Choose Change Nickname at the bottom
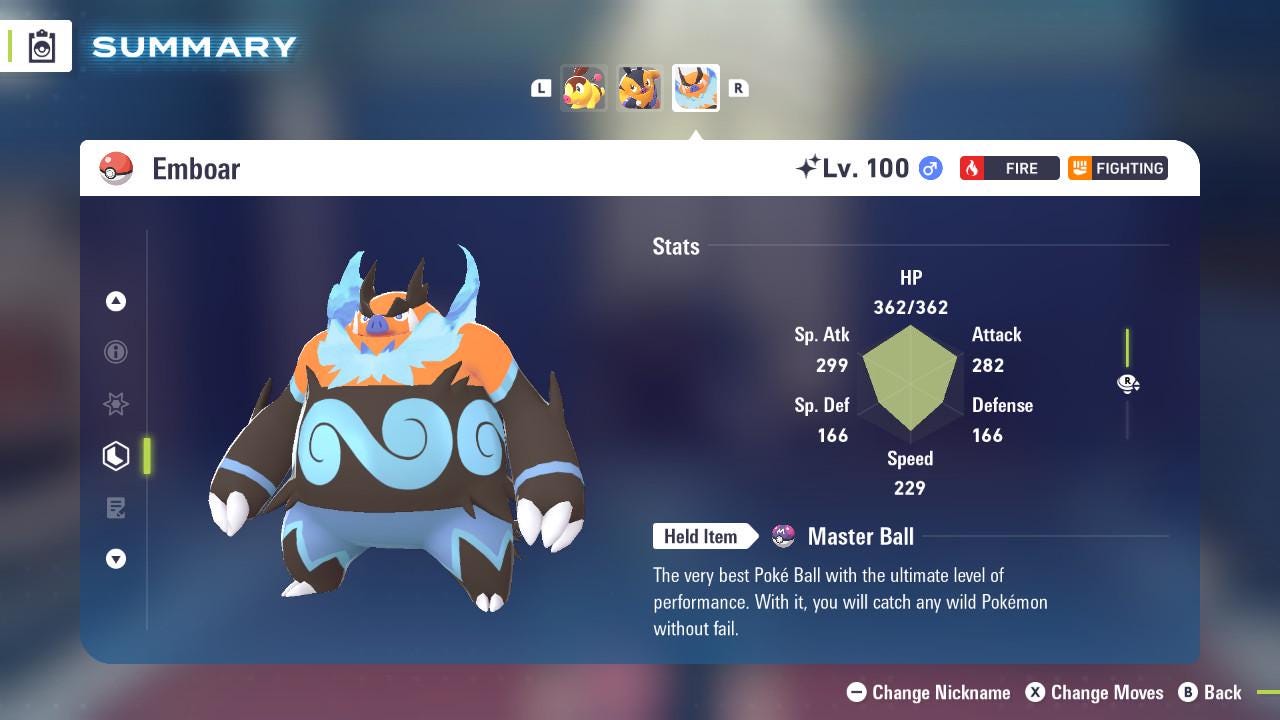The width and height of the screenshot is (1280, 720). [x=931, y=692]
